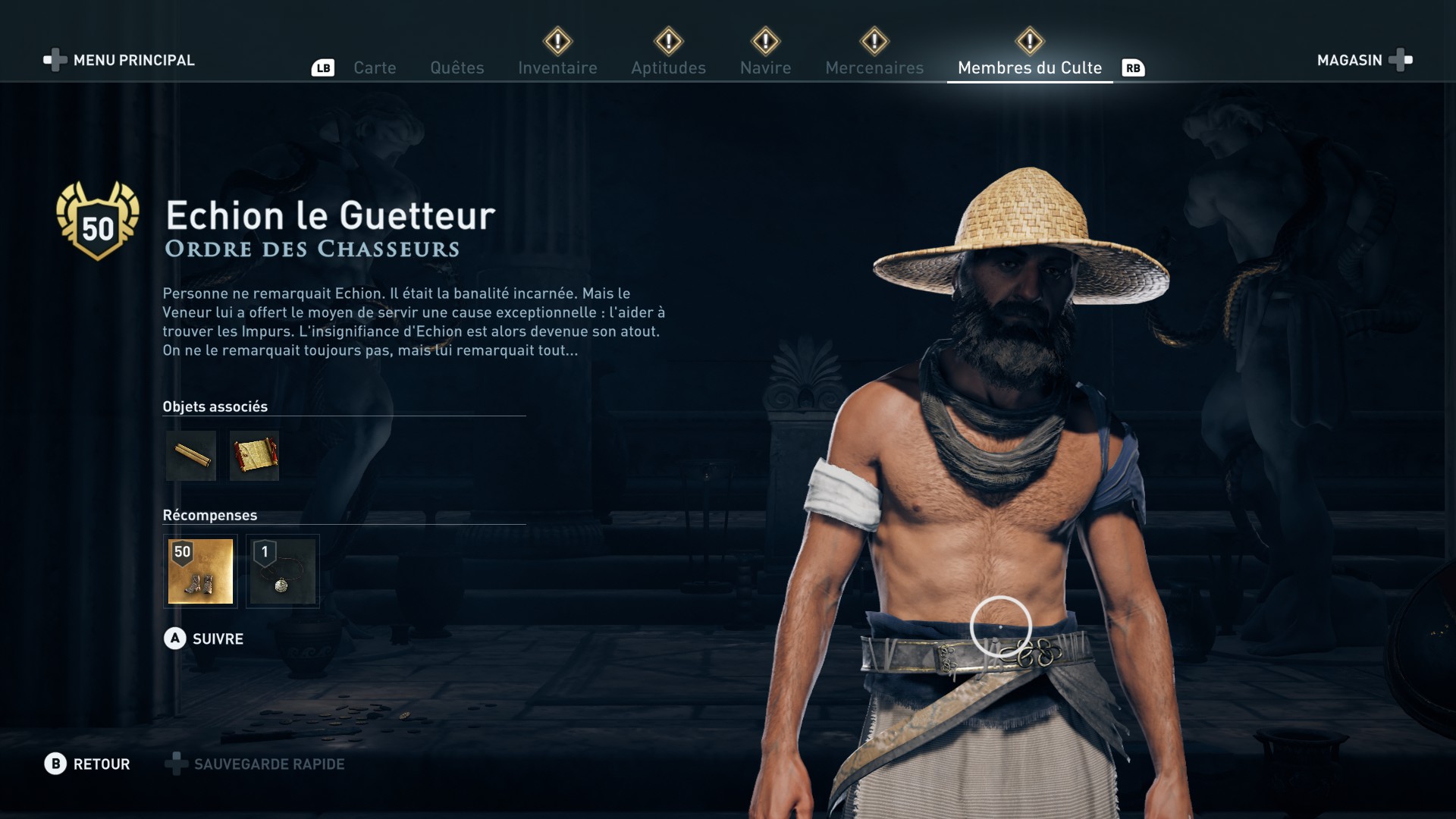The image size is (1456, 819).
Task: Select the necklace reward slot
Action: pos(282,571)
